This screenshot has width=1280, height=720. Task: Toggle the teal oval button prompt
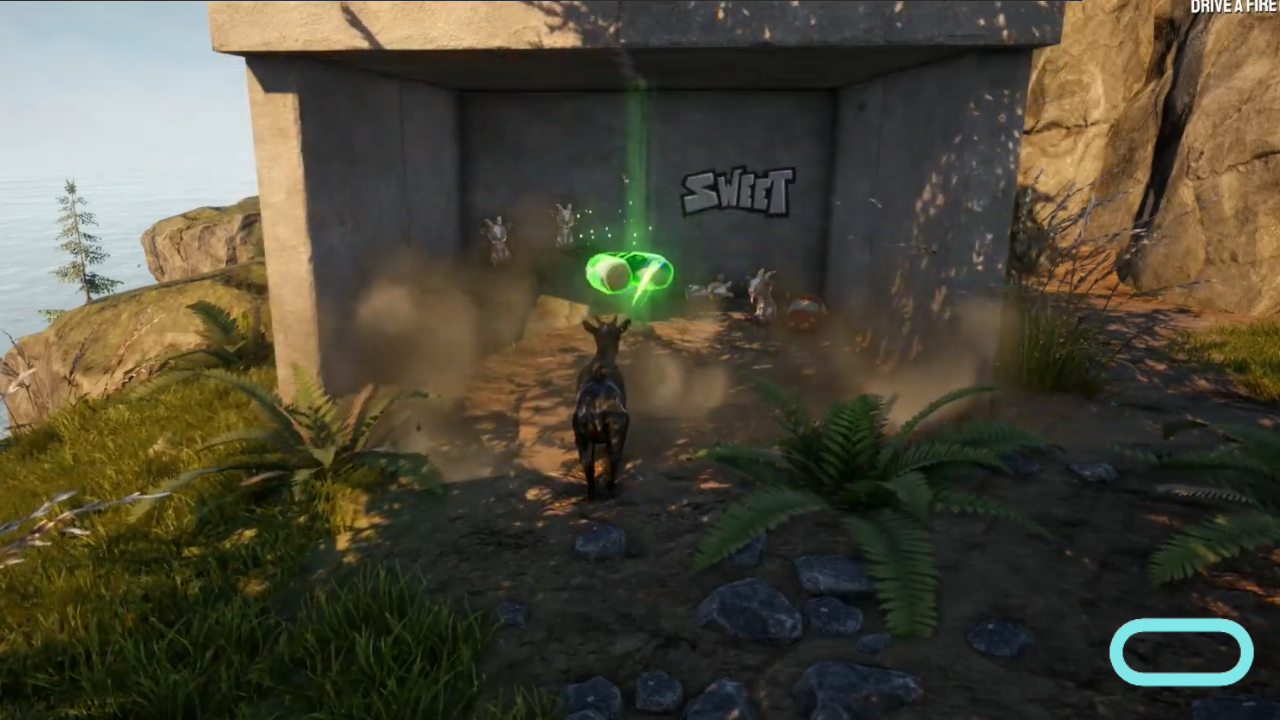click(x=1182, y=652)
